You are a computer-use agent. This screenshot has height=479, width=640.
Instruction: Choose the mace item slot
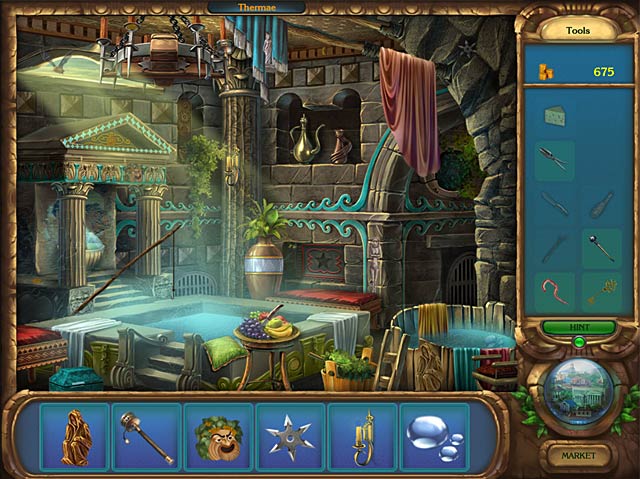[x=146, y=437]
